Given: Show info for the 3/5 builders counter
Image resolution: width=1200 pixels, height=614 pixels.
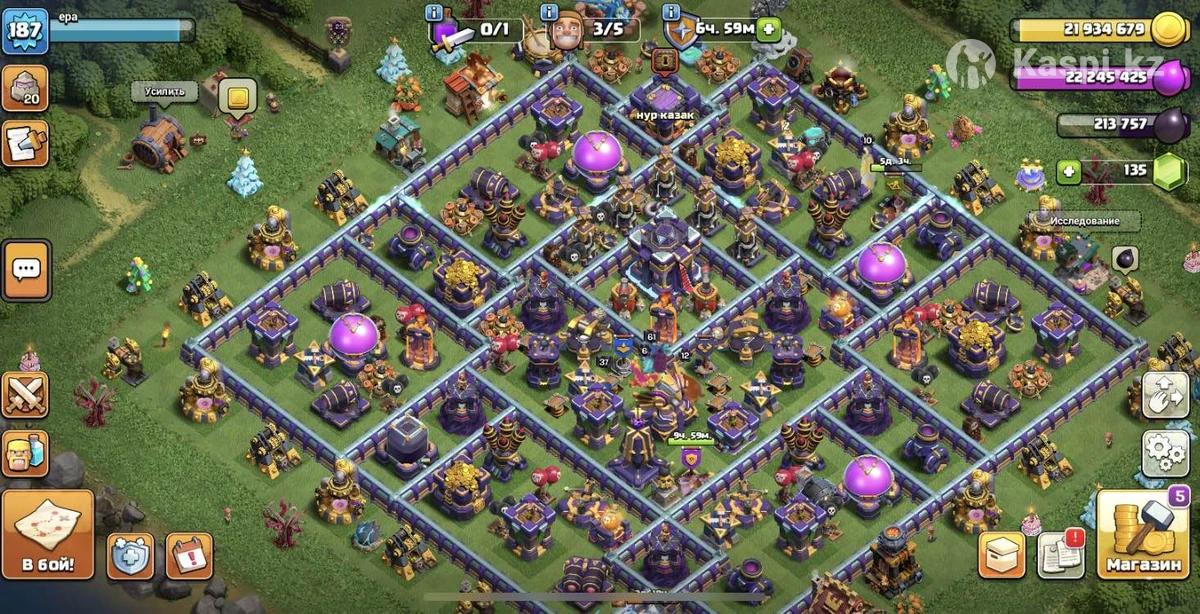Looking at the screenshot, I should [x=549, y=12].
